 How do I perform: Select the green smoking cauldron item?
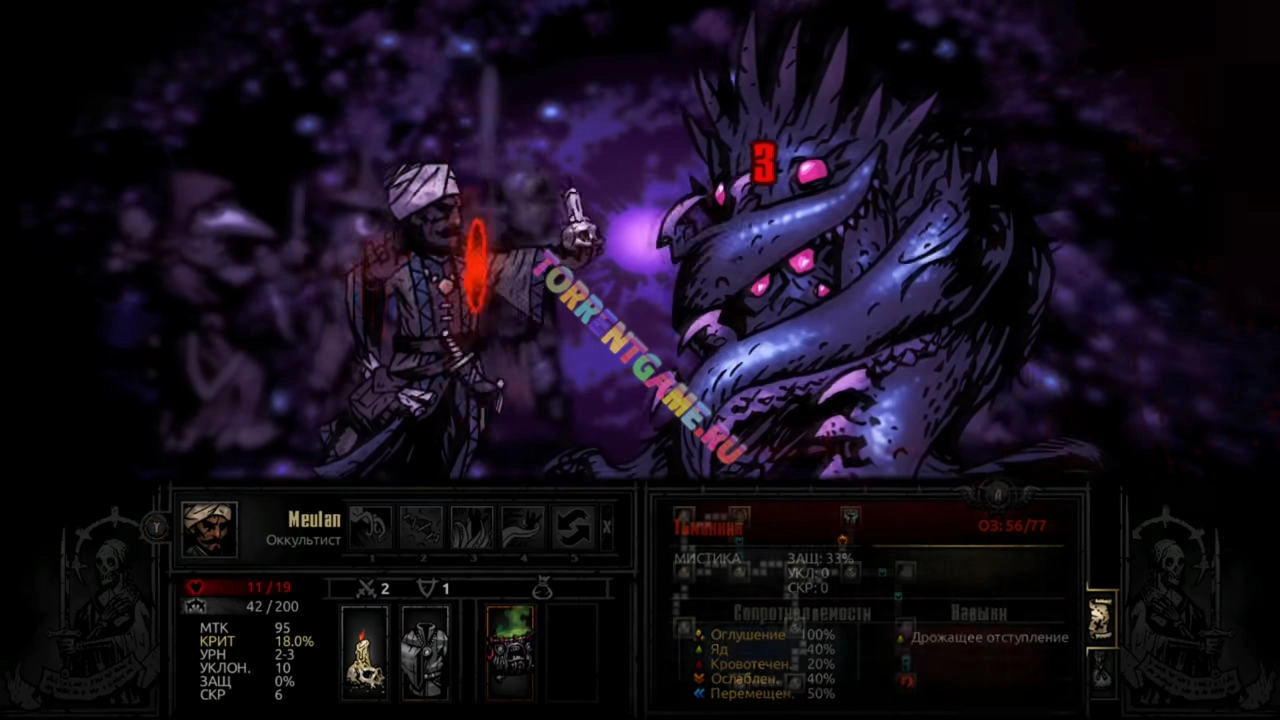(x=510, y=651)
